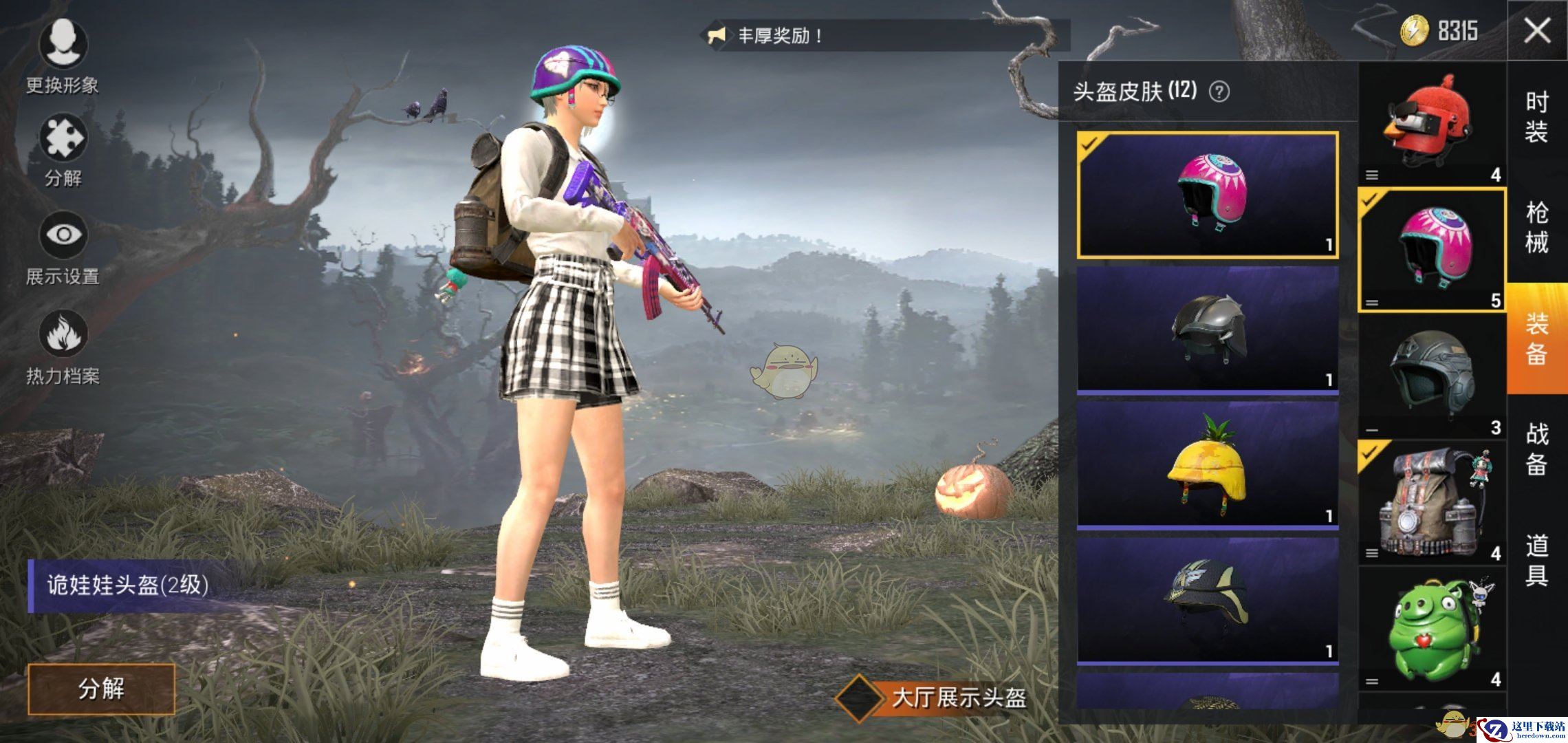Select the 装备 equipment tab
1568x743 pixels.
tap(1536, 338)
